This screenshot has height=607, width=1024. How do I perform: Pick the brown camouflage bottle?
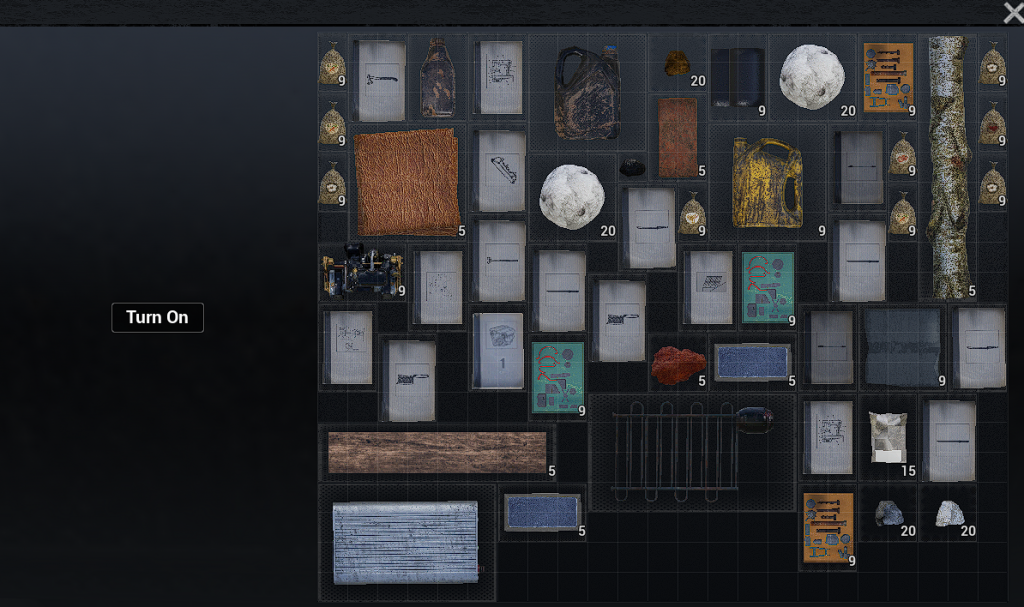pyautogui.click(x=438, y=78)
